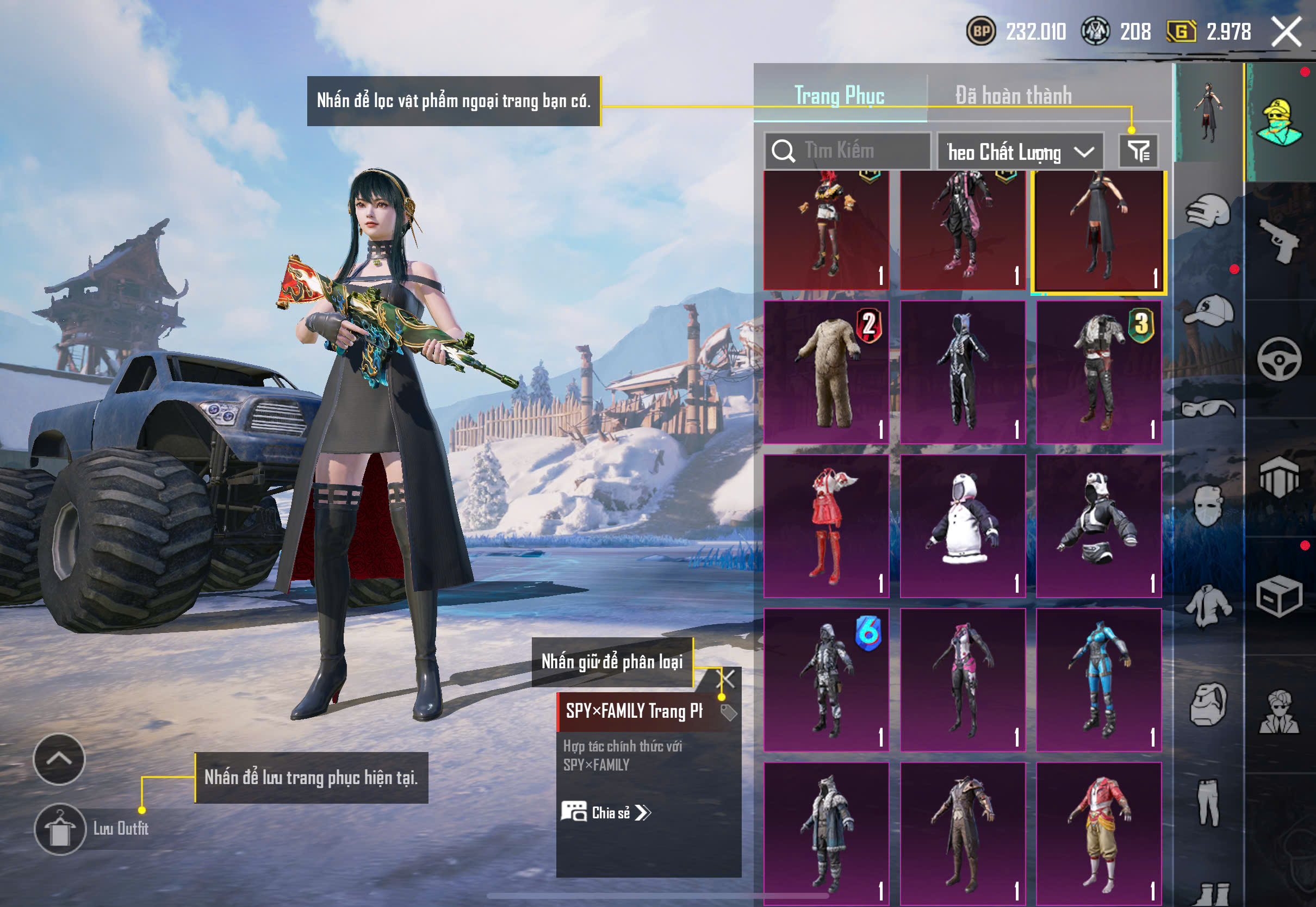Viewport: 1316px width, 907px height.
Task: Click the Tìm Kiếm search field
Action: click(x=849, y=151)
